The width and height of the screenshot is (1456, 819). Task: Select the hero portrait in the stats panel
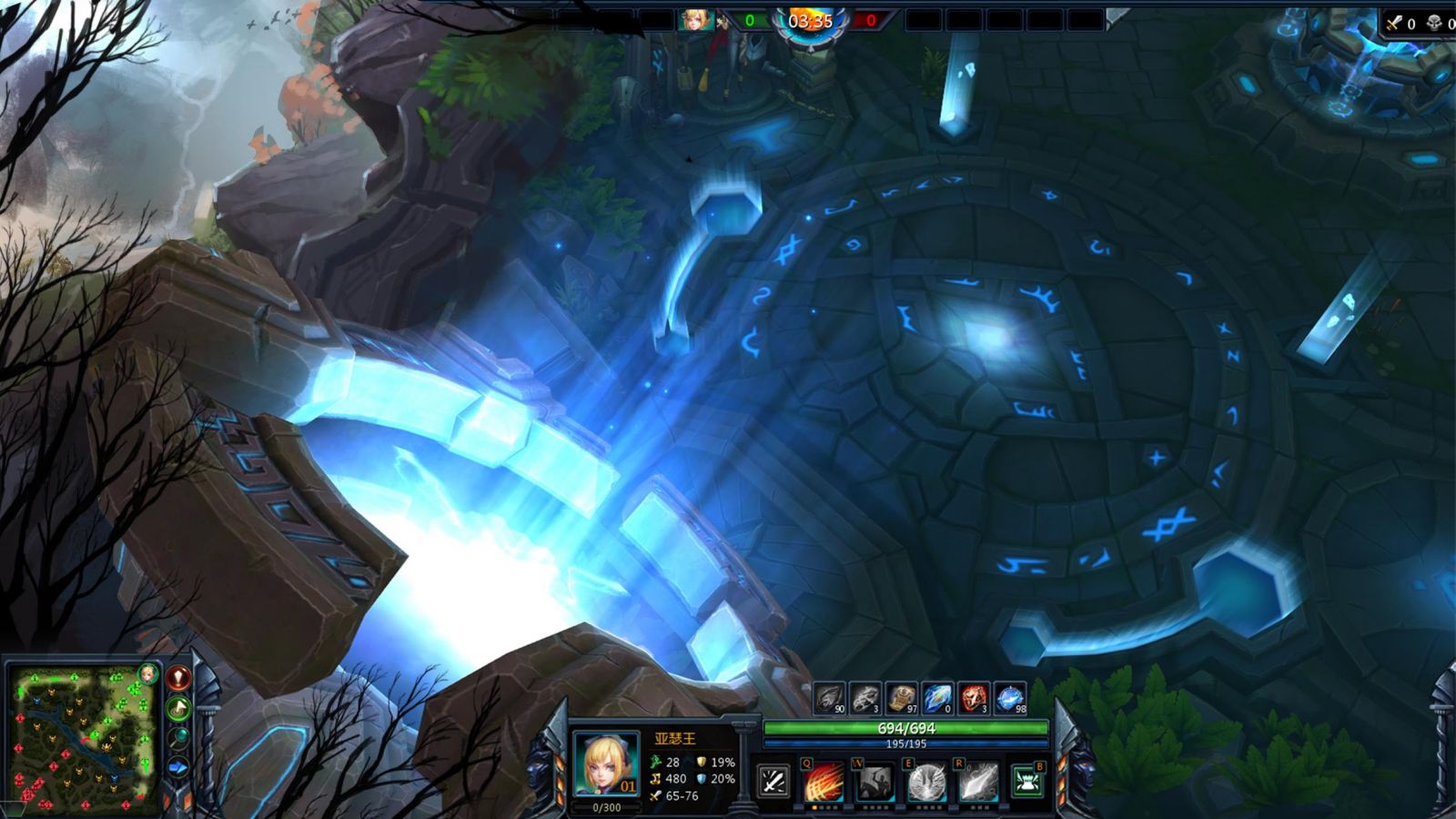click(607, 764)
